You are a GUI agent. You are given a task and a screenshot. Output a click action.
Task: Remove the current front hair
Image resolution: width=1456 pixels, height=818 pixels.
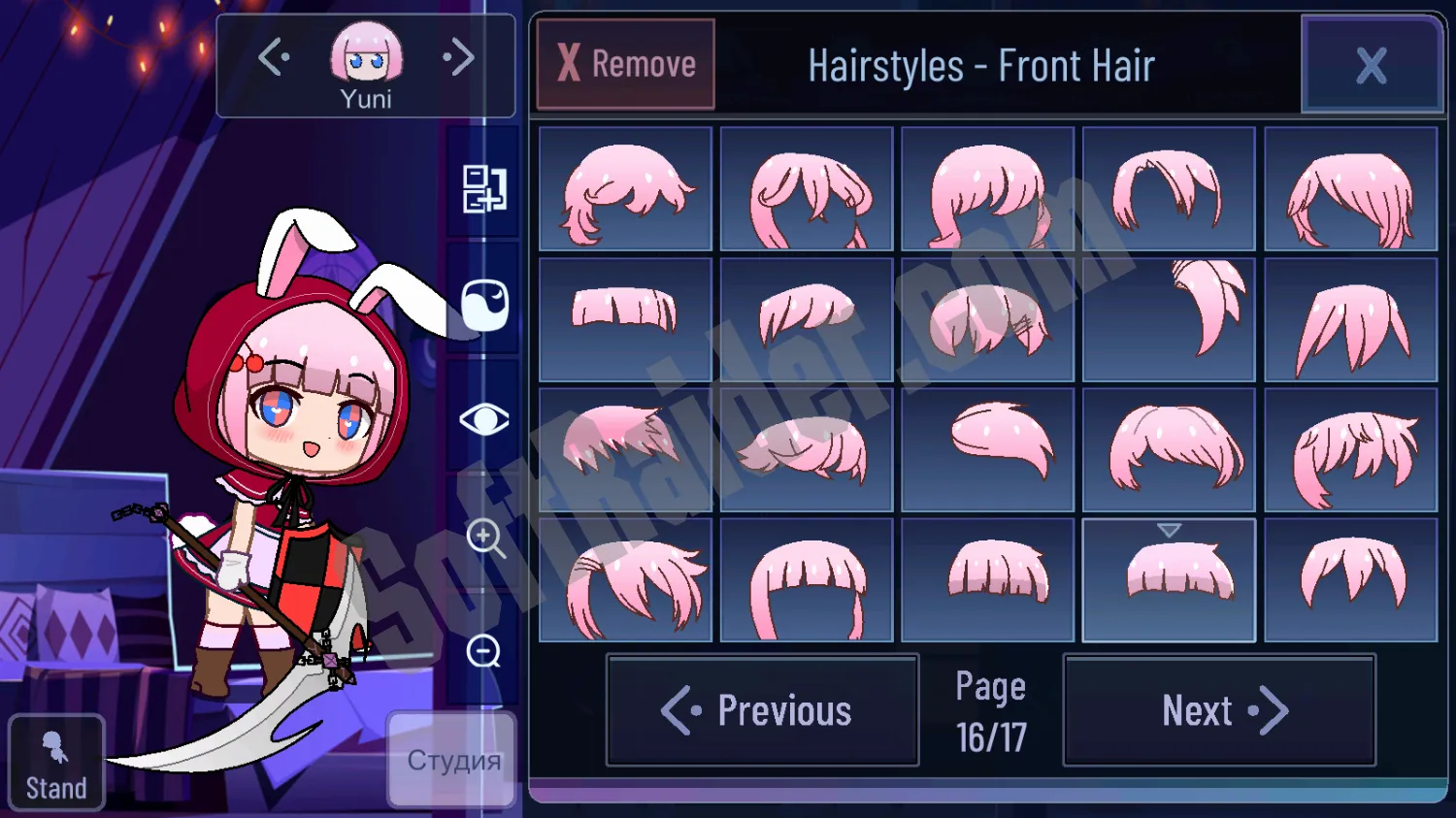pyautogui.click(x=626, y=65)
